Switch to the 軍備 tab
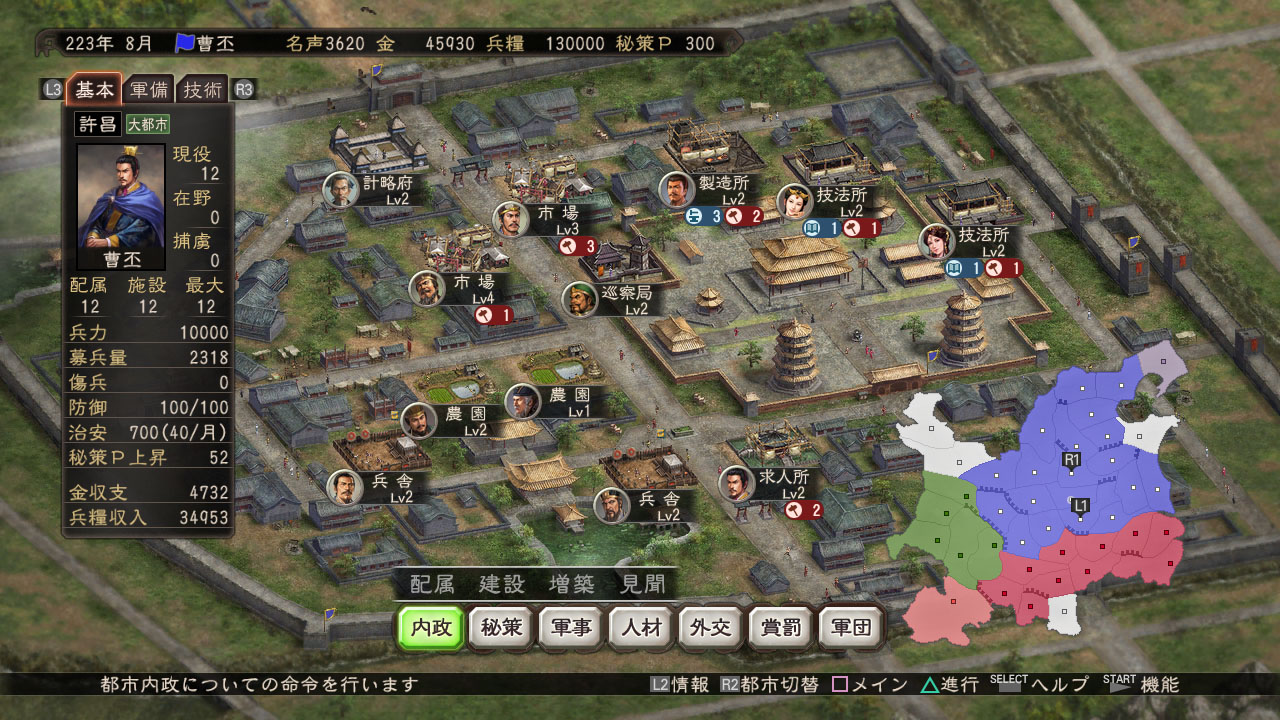This screenshot has height=720, width=1280. [x=148, y=89]
